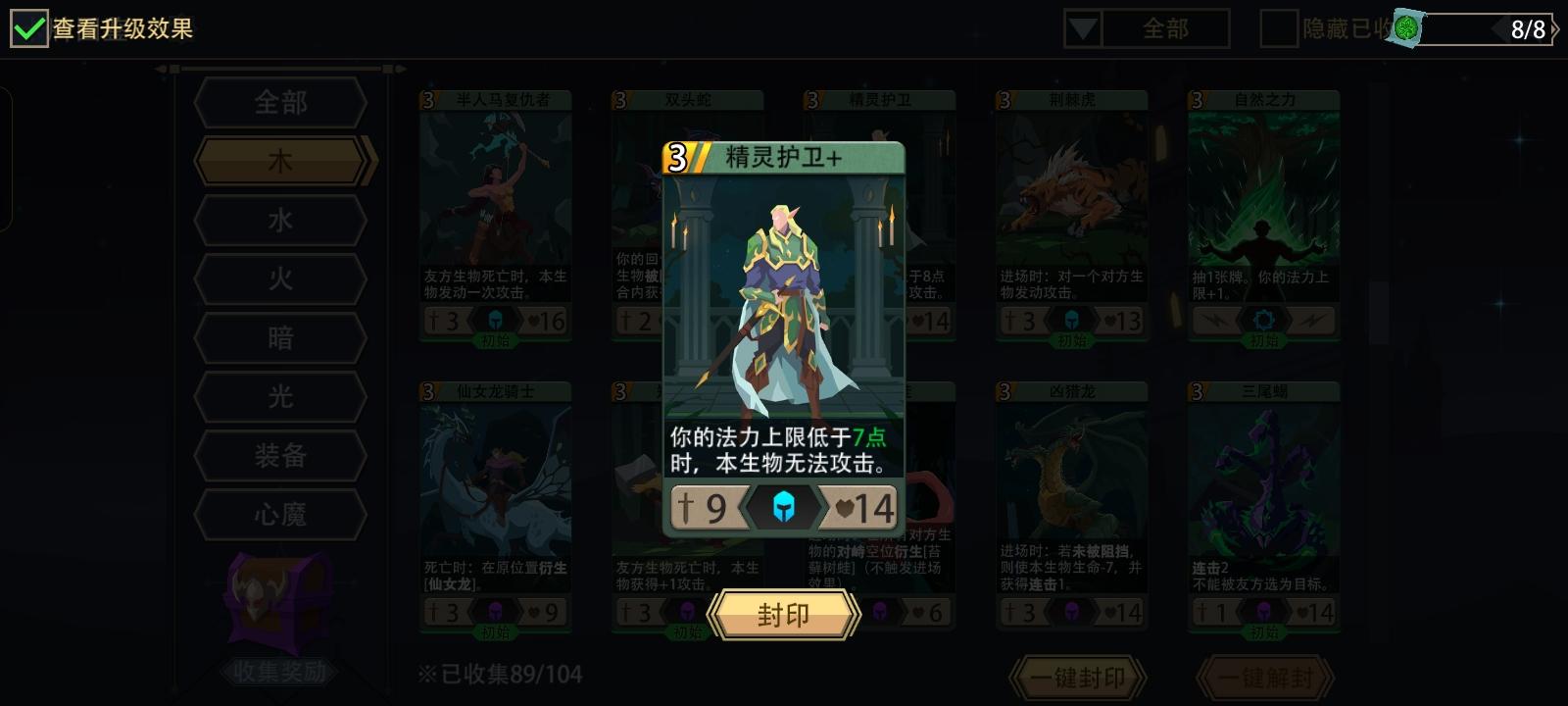1568x706 pixels.
Task: Click the 一键解封 button at bottom right
Action: tap(1264, 677)
